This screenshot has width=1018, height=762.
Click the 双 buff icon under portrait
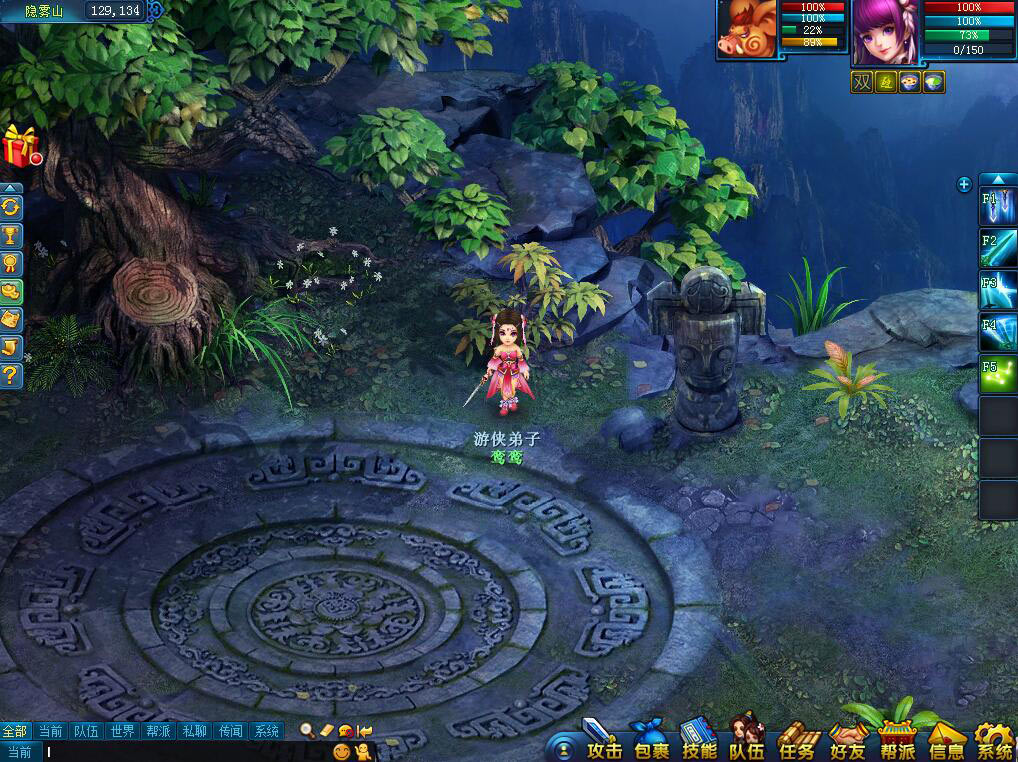(x=861, y=82)
